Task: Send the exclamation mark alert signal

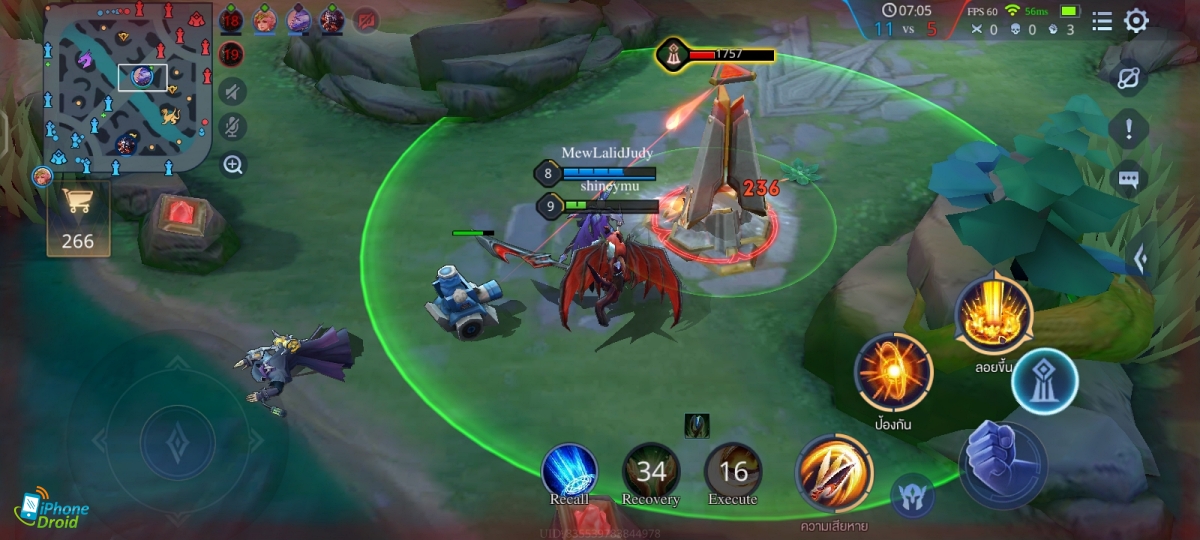Action: pos(1129,129)
